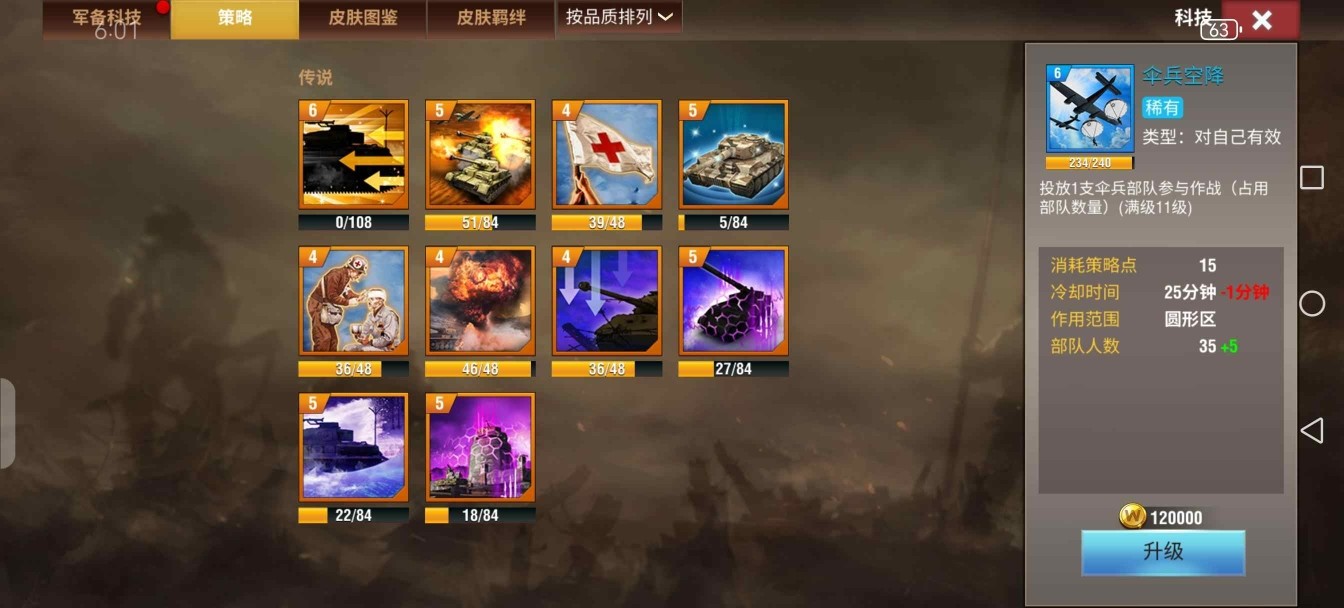Choose the snowy frozen tank card
This screenshot has width=1344, height=608.
pyautogui.click(x=354, y=447)
